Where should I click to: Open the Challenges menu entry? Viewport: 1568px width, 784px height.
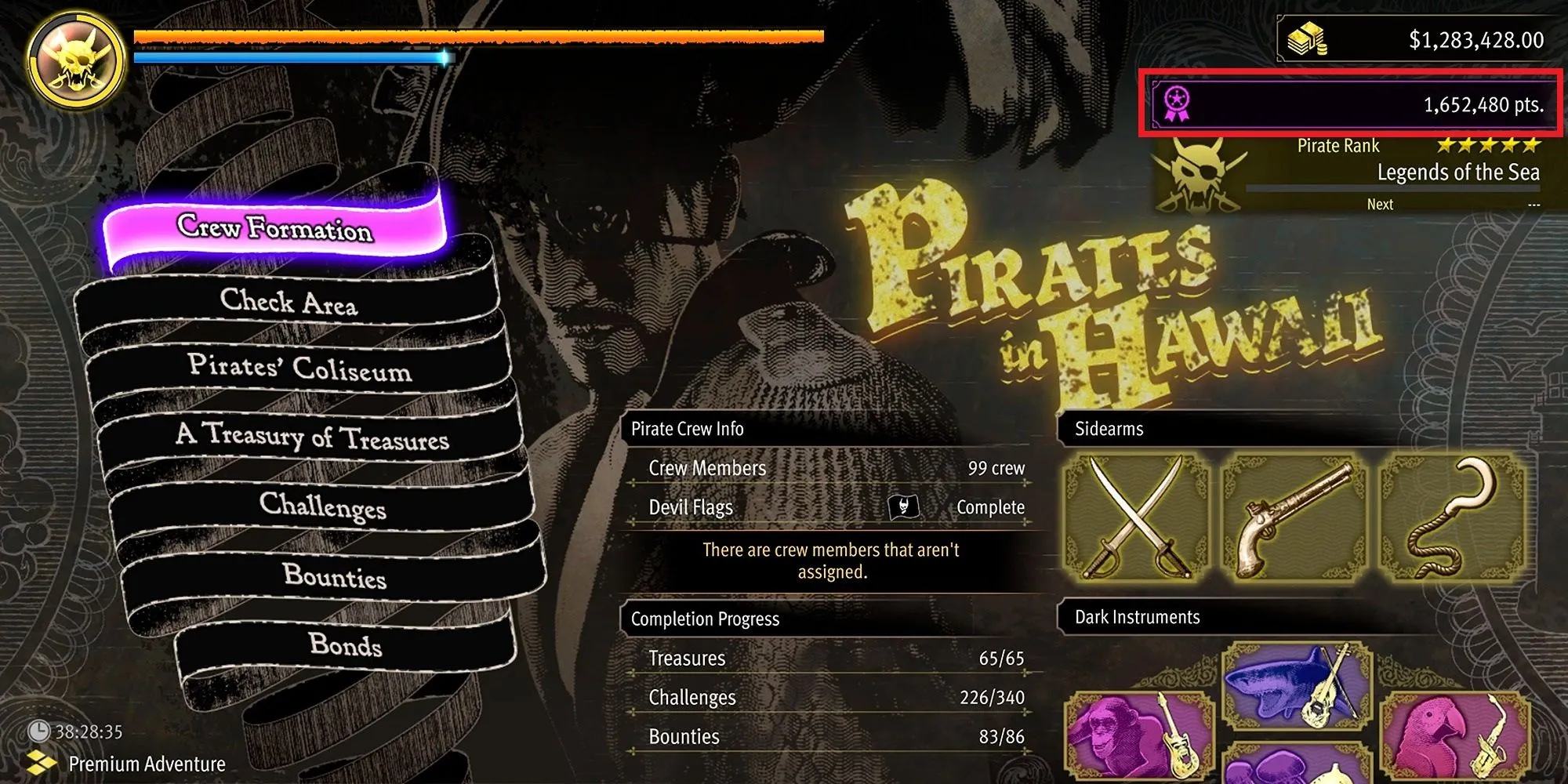(322, 506)
